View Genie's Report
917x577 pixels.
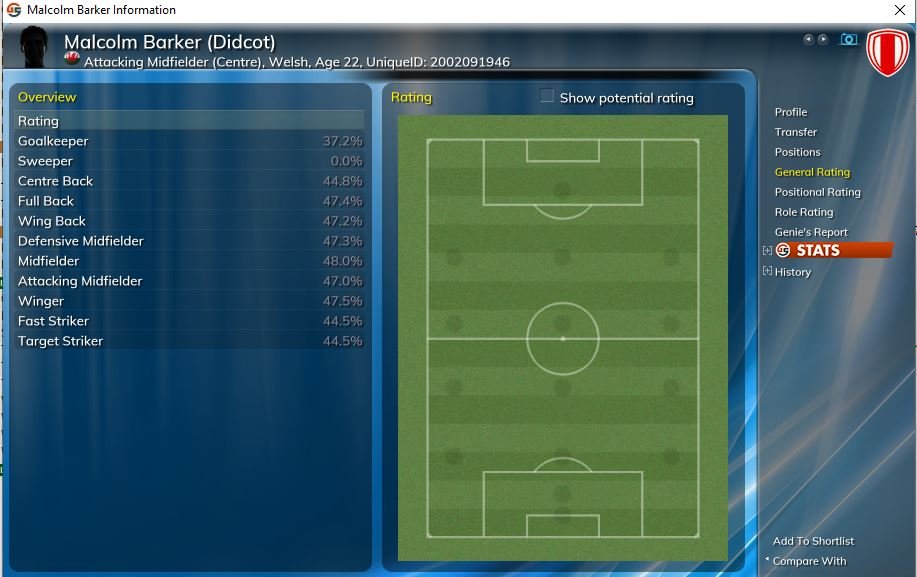[x=811, y=232]
